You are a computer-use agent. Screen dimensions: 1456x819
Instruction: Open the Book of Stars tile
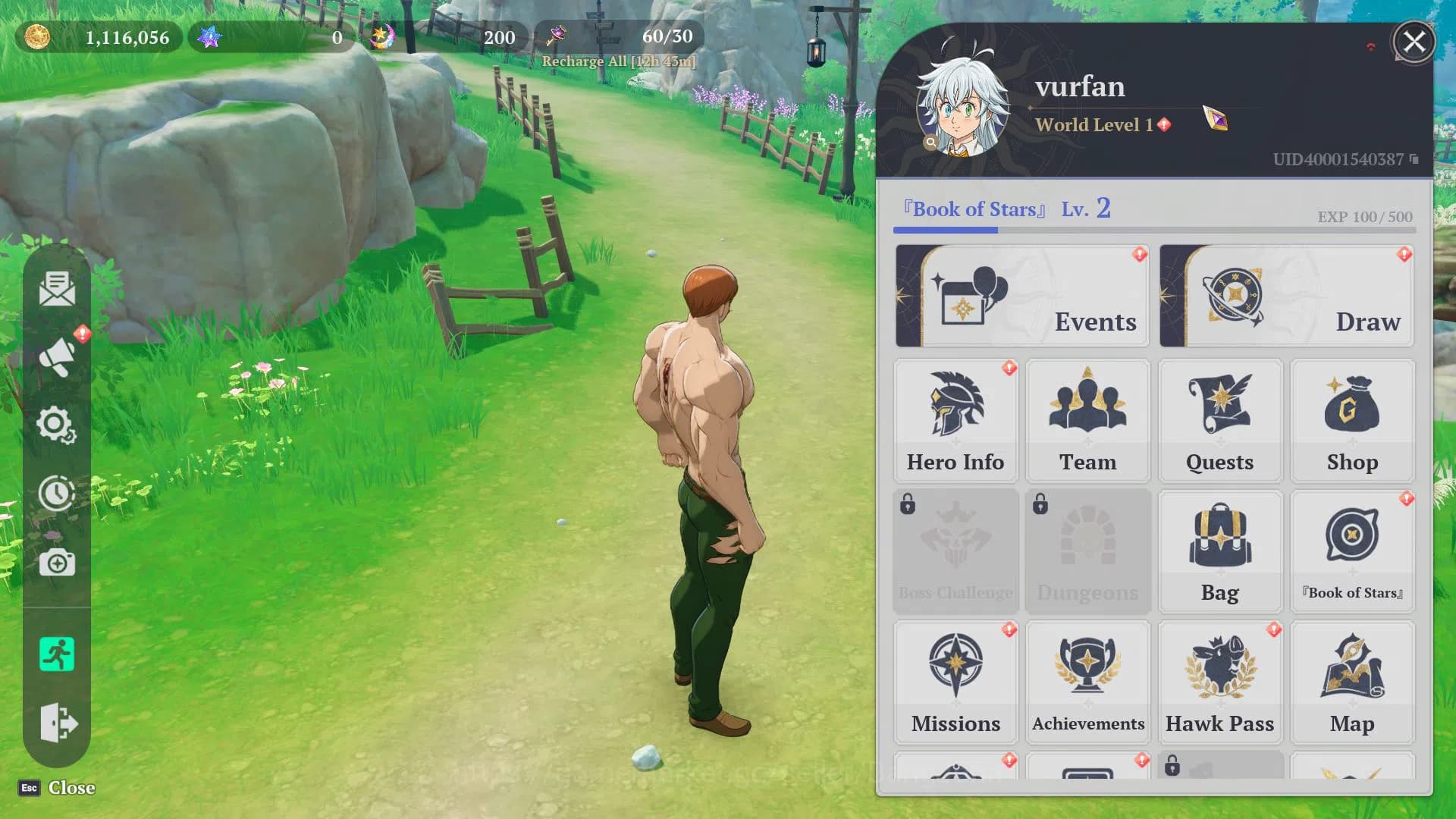(x=1352, y=551)
